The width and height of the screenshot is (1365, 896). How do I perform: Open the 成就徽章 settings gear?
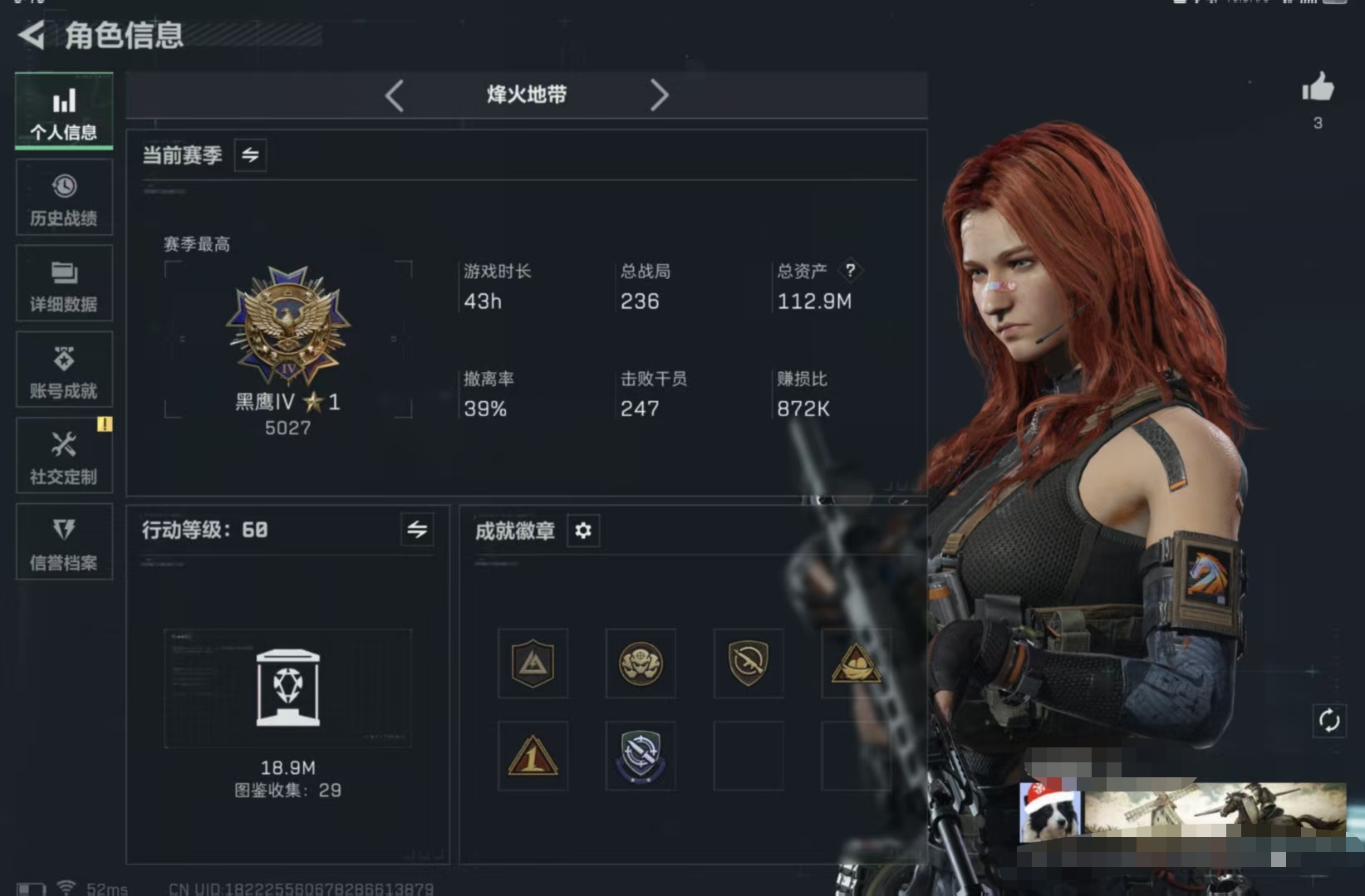[x=583, y=531]
